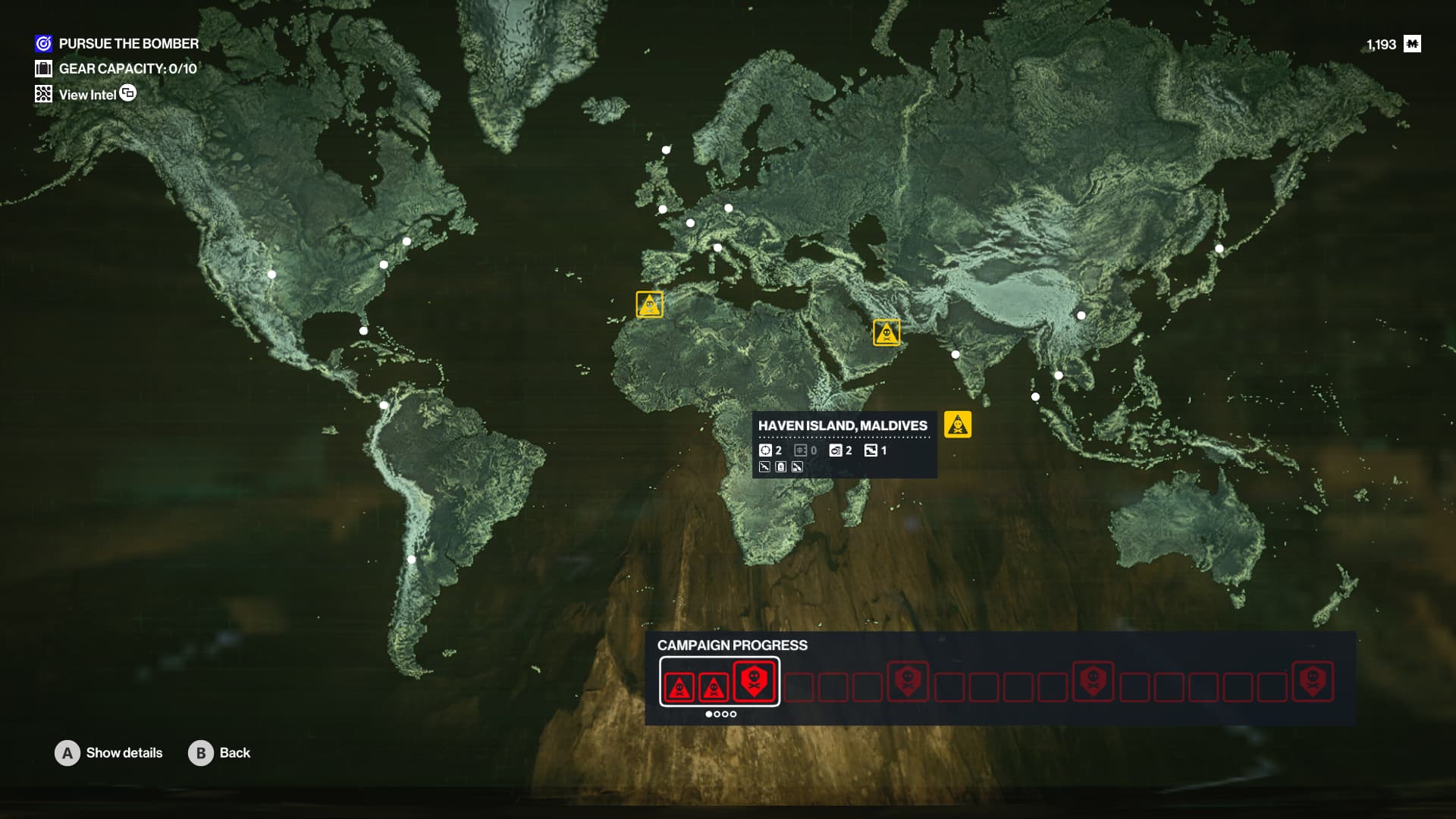Select the Miami location dot in Florida
This screenshot has width=1456, height=819.
(x=364, y=331)
